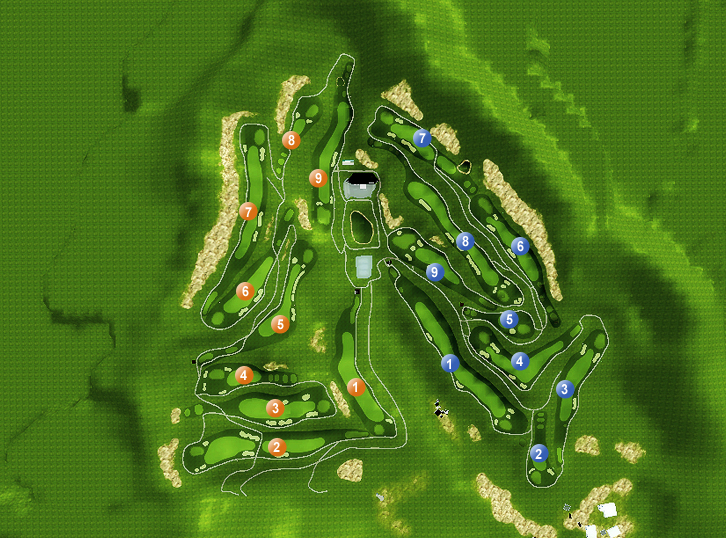This screenshot has height=538, width=726.
Task: Open blue hole 5 on the map
Action: click(509, 320)
